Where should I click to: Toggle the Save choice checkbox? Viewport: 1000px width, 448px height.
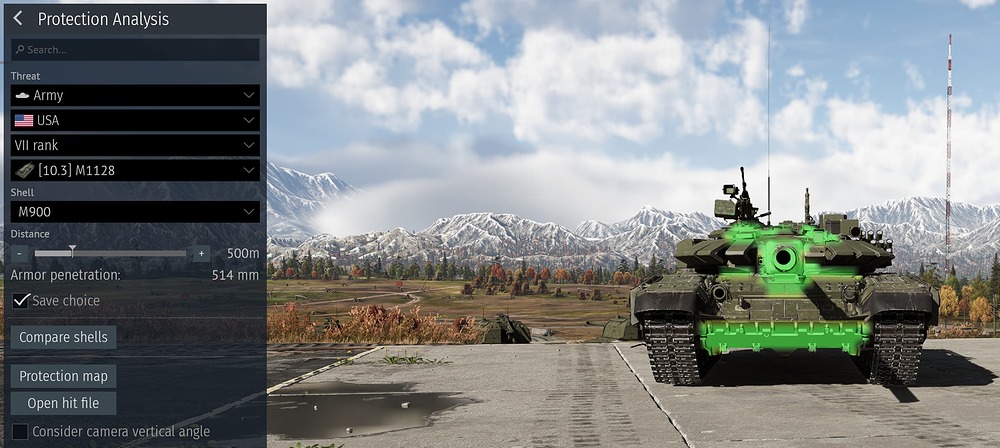pyautogui.click(x=20, y=300)
